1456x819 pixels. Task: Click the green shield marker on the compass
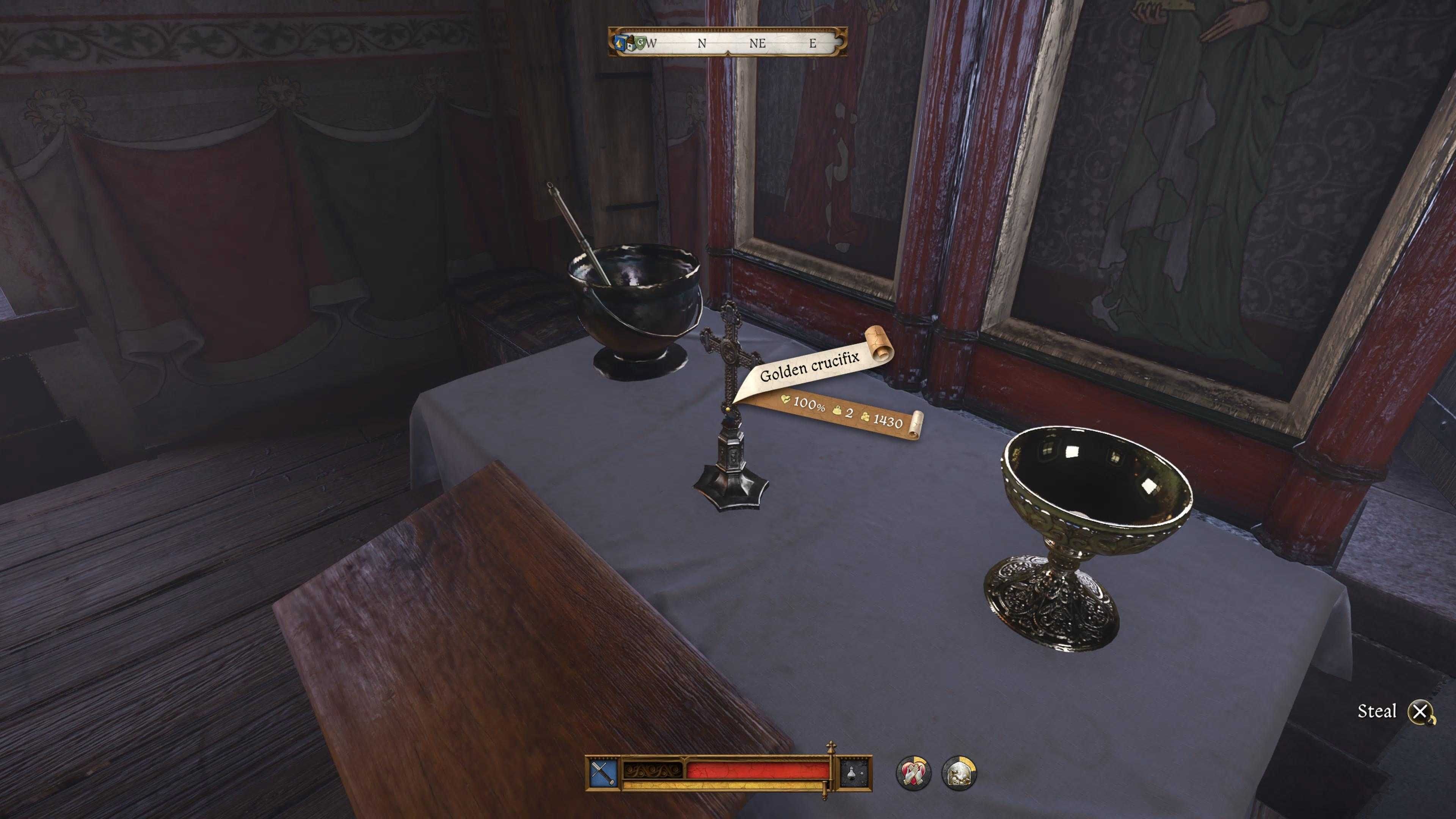[640, 43]
